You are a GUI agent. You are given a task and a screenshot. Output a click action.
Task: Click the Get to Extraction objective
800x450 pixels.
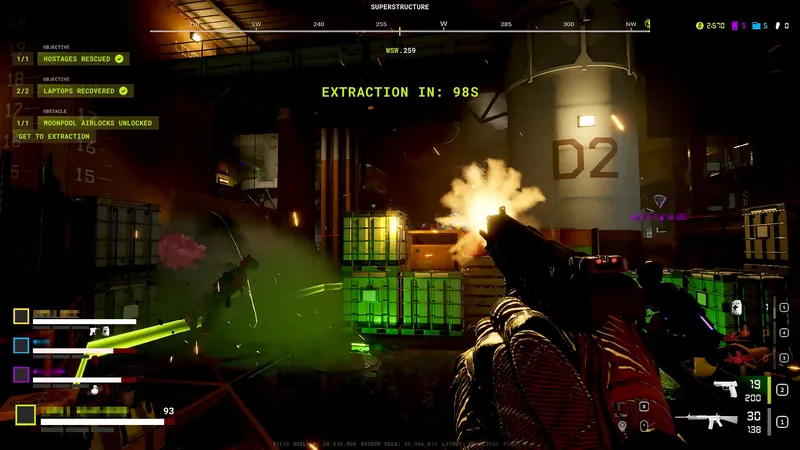[54, 137]
